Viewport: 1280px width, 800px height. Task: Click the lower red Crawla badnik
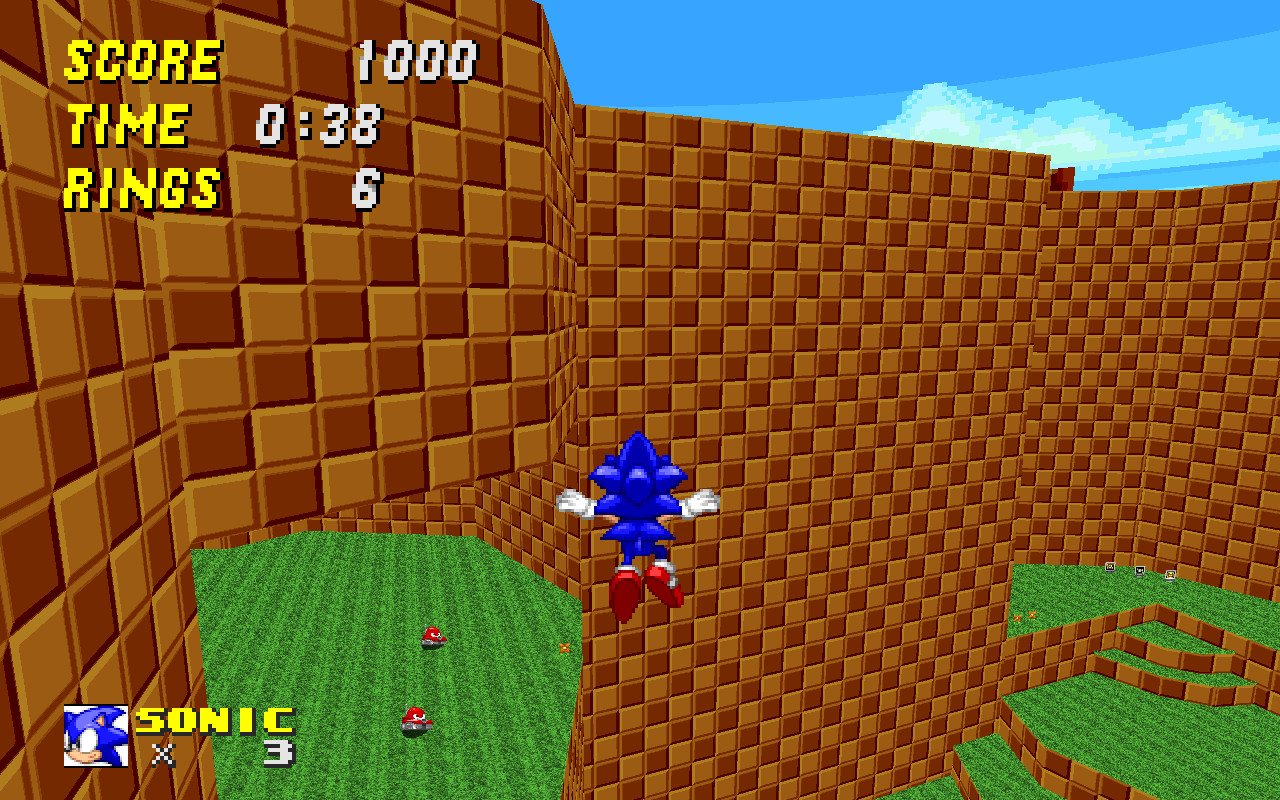tap(417, 719)
